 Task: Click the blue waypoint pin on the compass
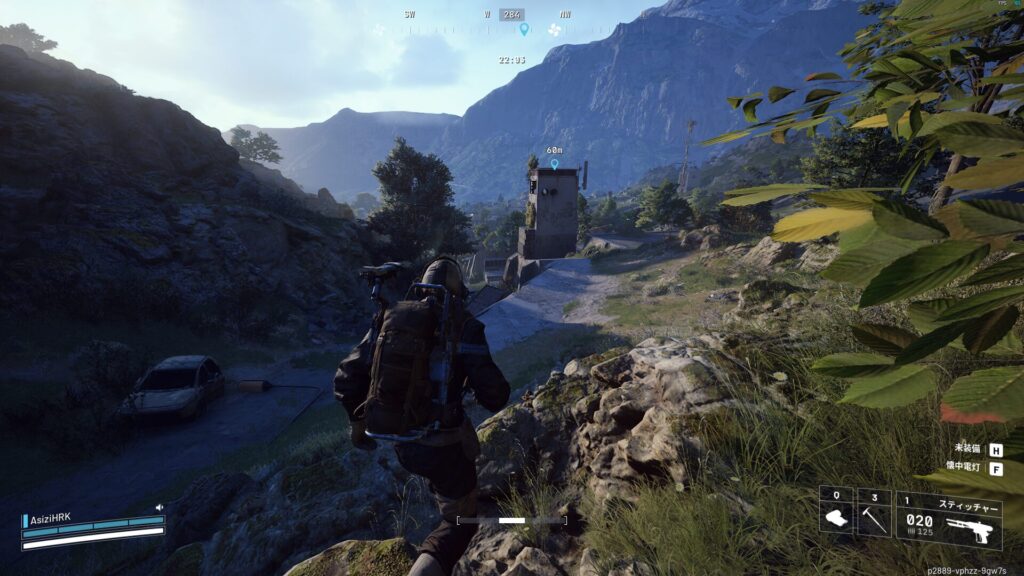click(523, 29)
